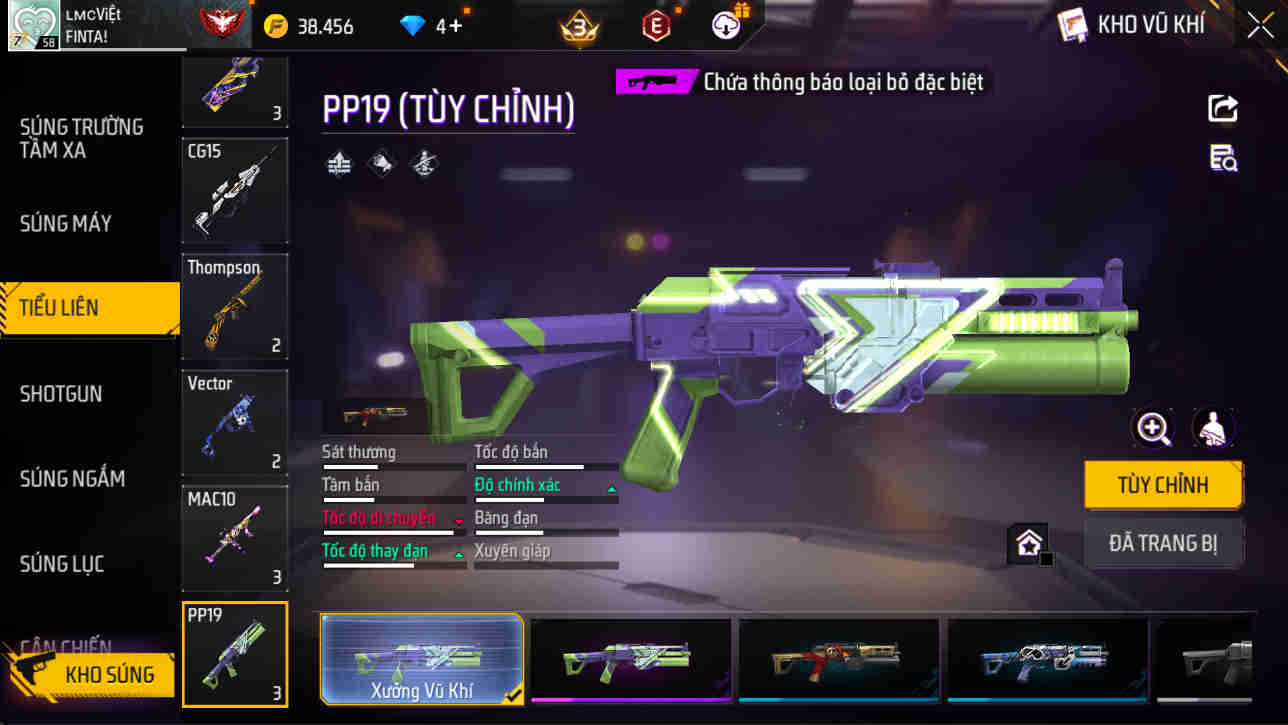This screenshot has width=1288, height=725.
Task: Click the character preview icon beside the magnifier
Action: click(1214, 430)
